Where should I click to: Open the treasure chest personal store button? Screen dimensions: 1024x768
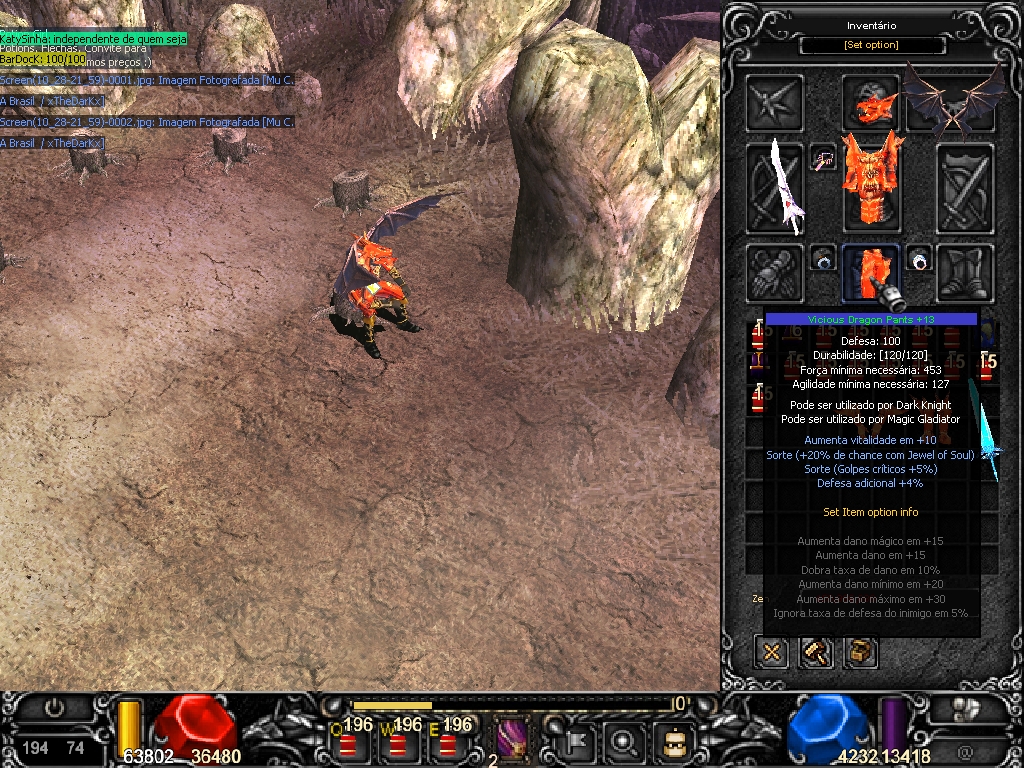click(x=860, y=653)
